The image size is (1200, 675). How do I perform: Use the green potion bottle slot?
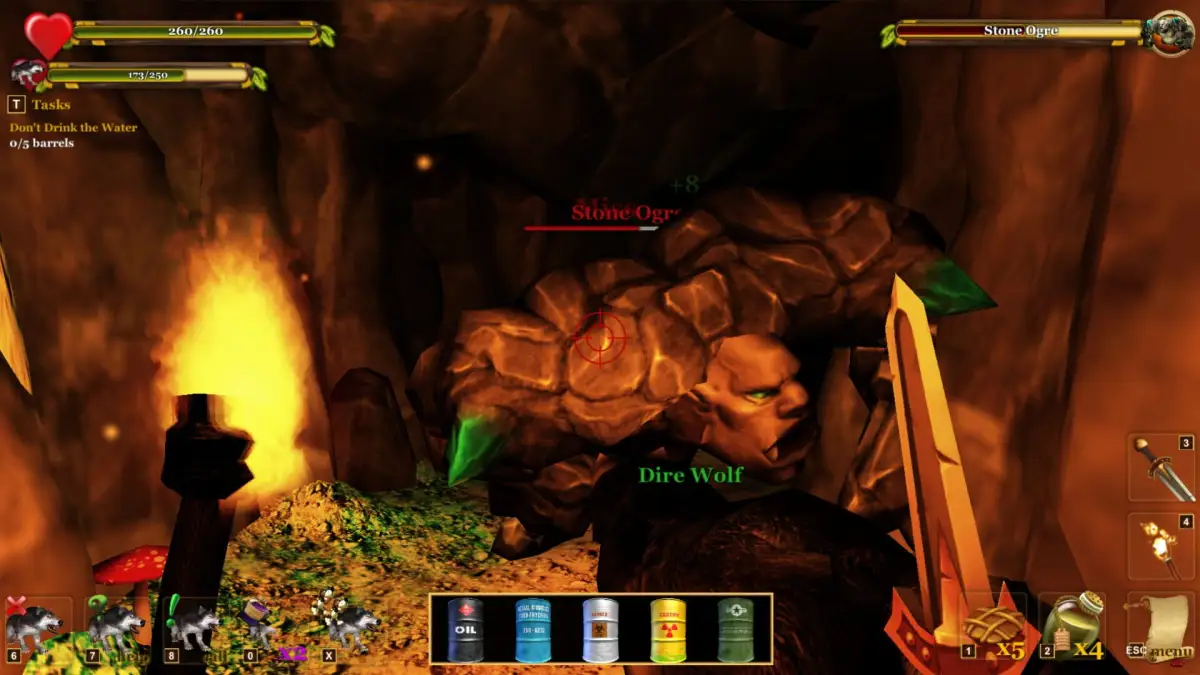(1071, 627)
